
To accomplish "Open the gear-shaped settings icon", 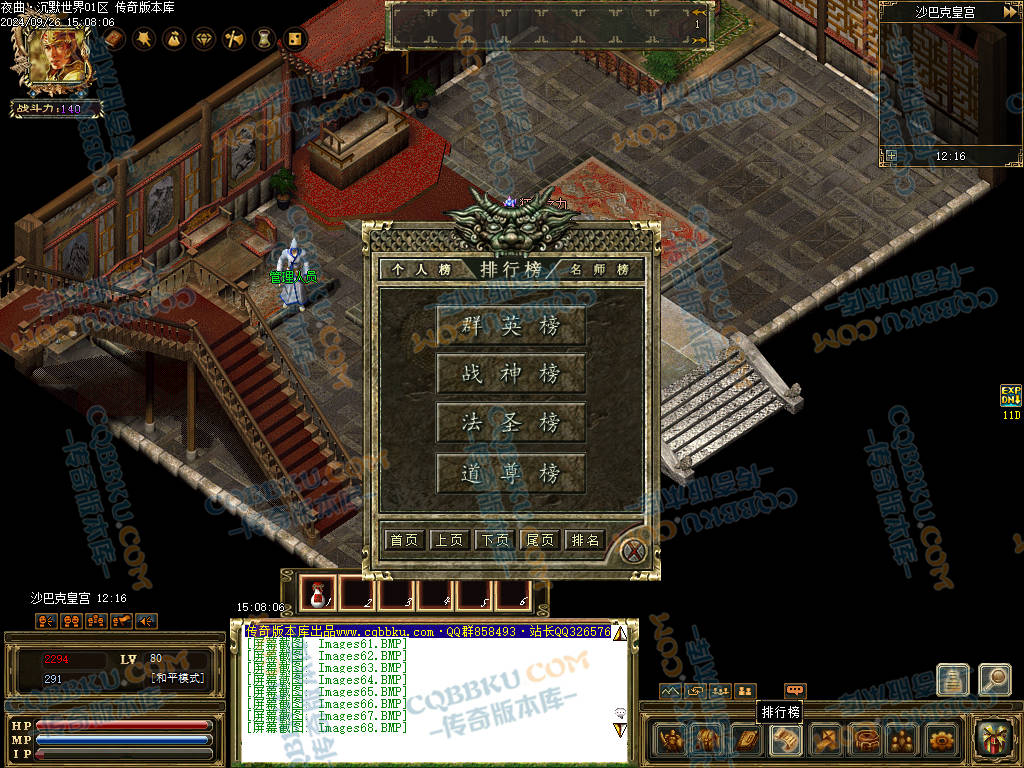I will coord(941,740).
